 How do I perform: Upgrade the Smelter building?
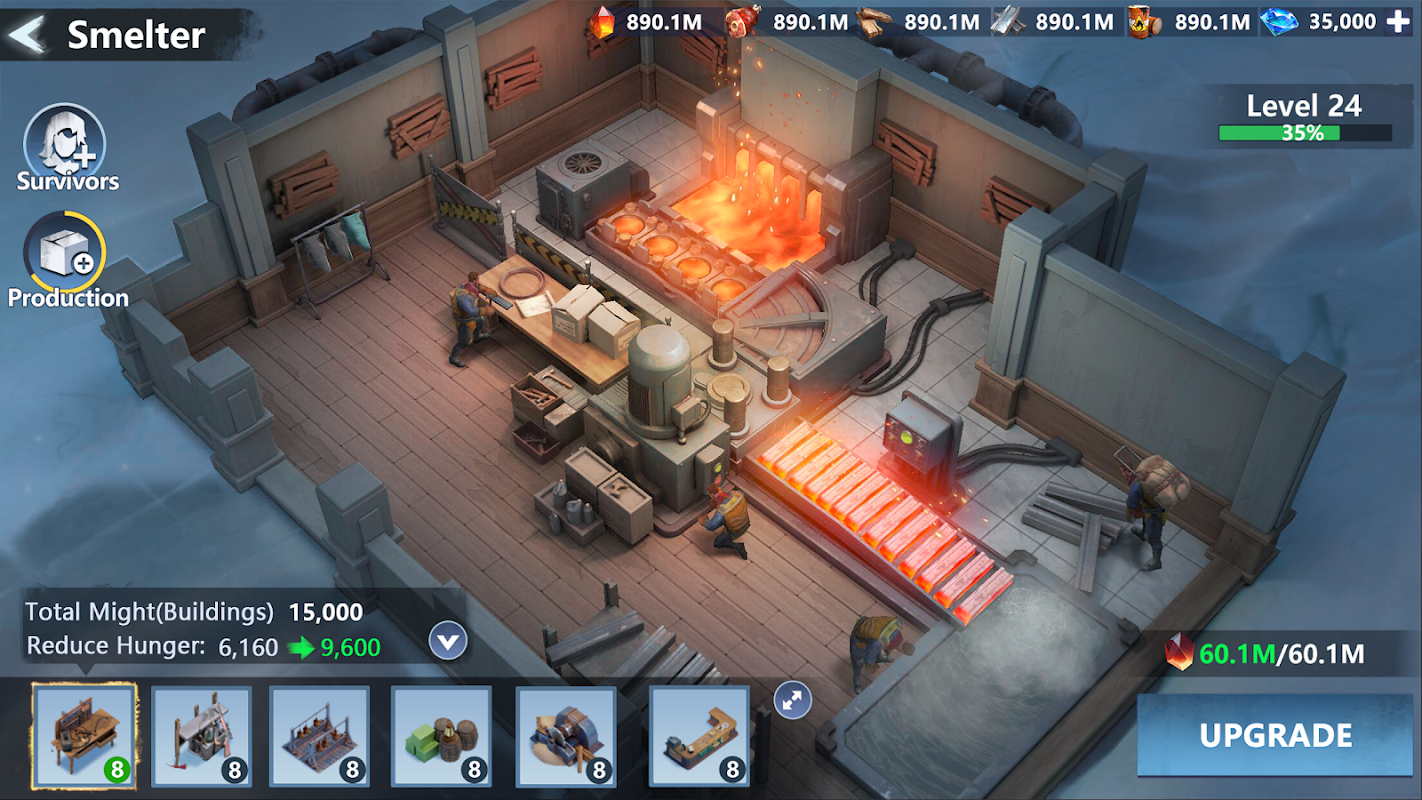(1276, 735)
